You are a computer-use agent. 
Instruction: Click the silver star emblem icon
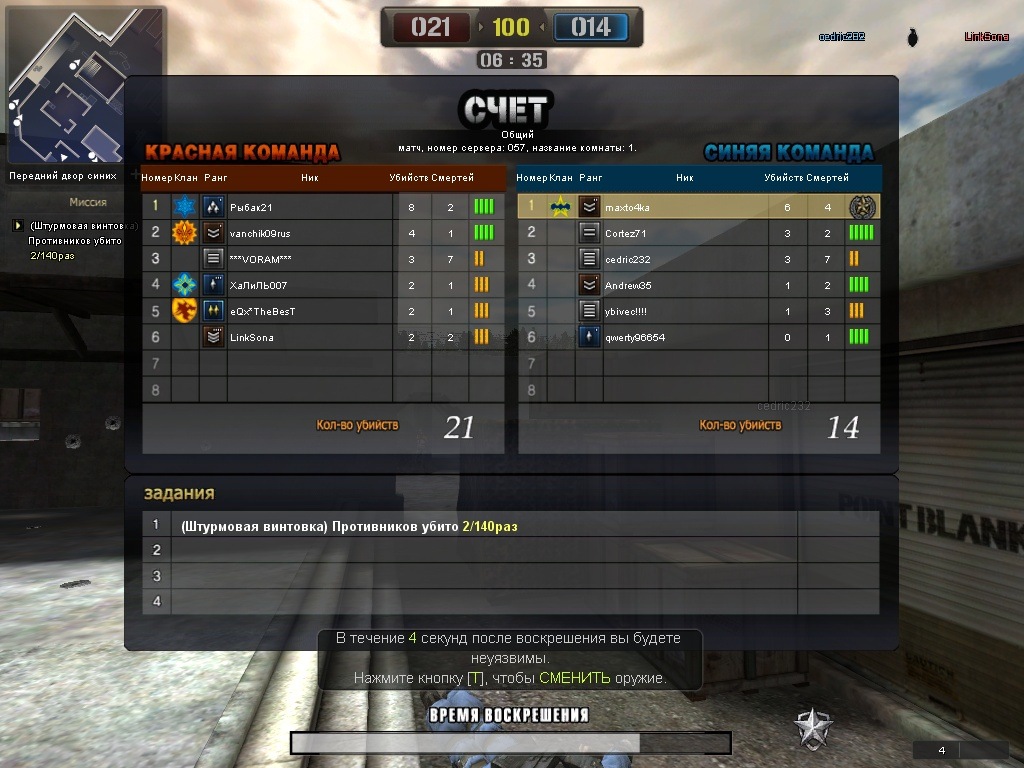point(813,729)
